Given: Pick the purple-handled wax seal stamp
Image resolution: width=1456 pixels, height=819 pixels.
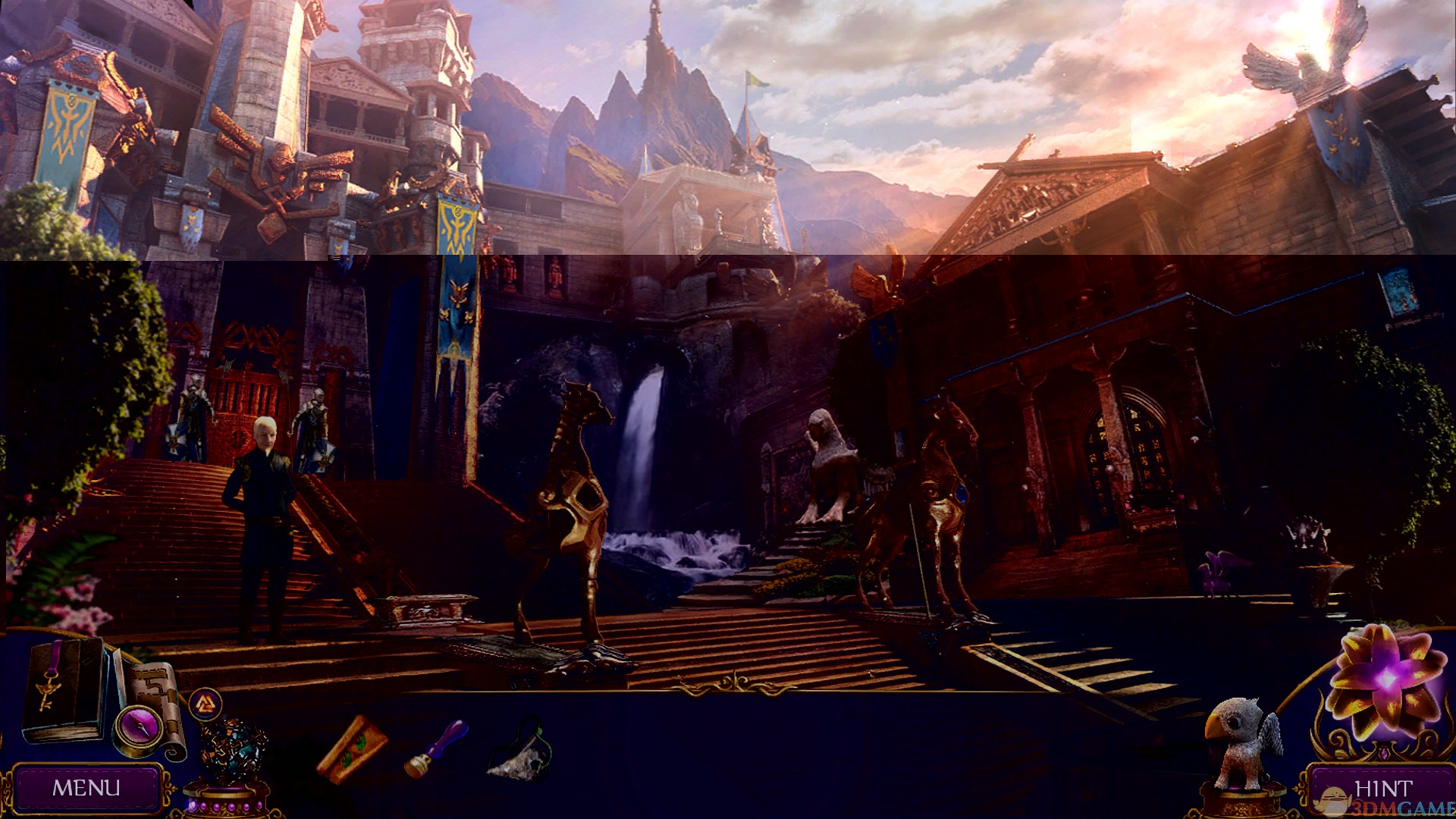Looking at the screenshot, I should [x=438, y=748].
